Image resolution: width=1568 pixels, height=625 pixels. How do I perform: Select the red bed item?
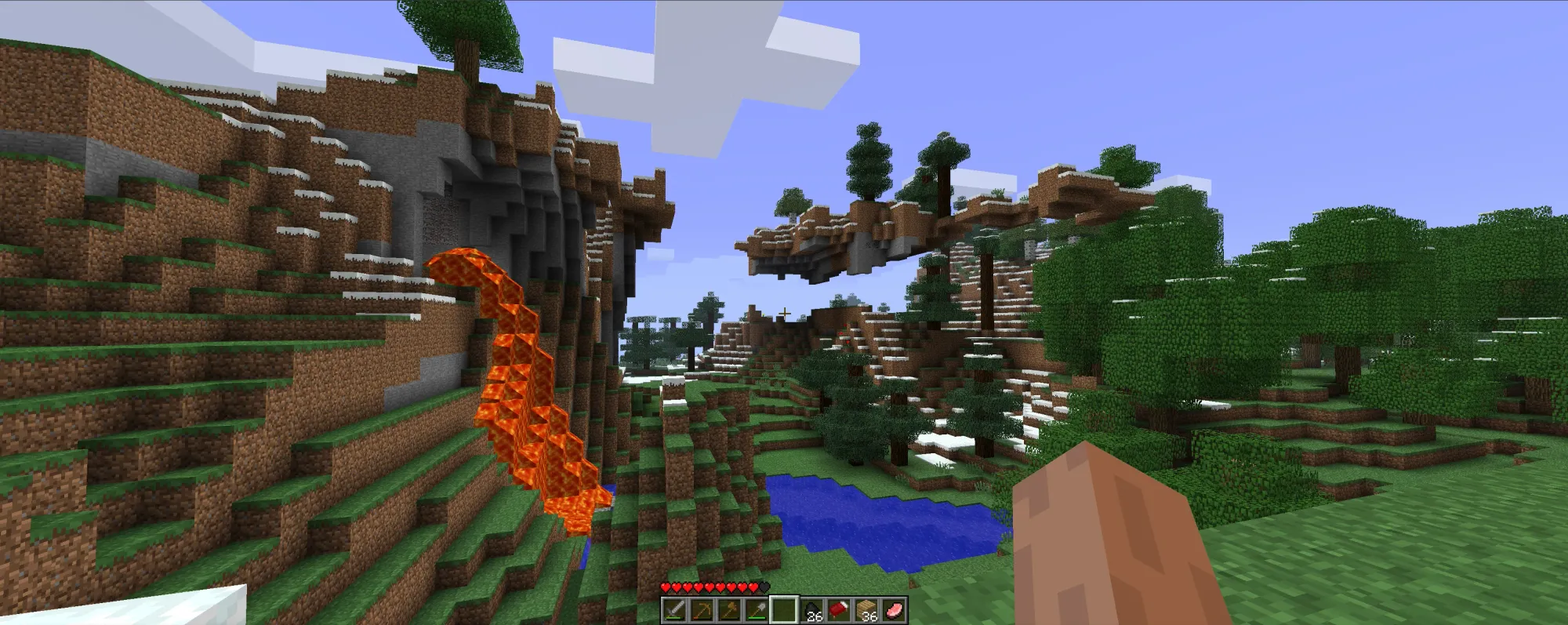(x=839, y=610)
